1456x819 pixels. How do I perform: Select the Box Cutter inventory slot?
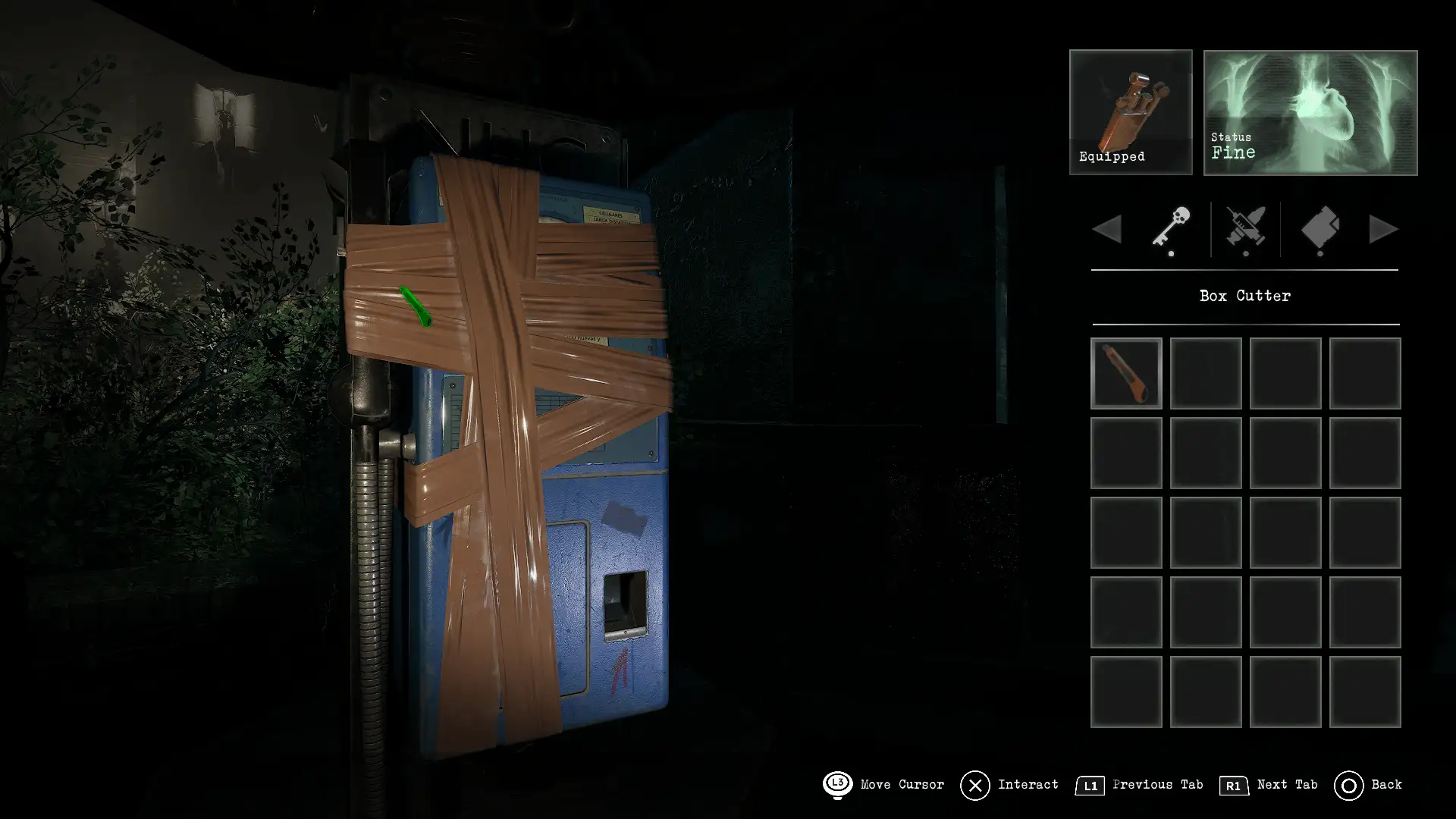tap(1126, 373)
